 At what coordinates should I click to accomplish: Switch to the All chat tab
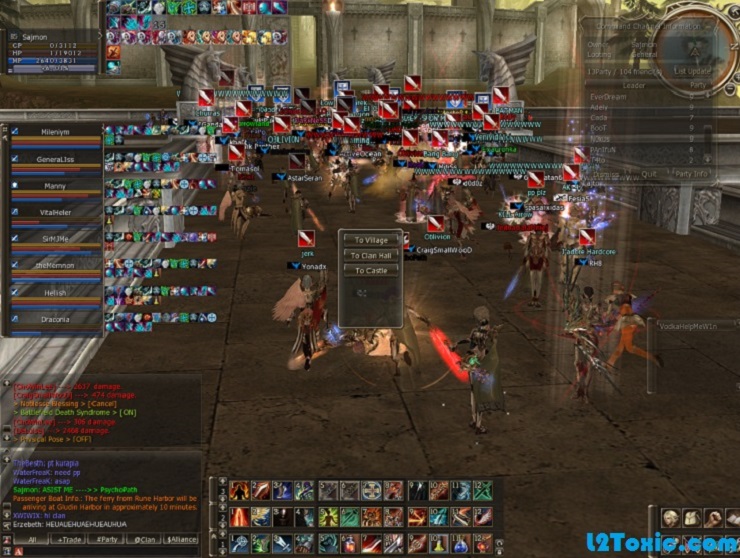[32, 540]
